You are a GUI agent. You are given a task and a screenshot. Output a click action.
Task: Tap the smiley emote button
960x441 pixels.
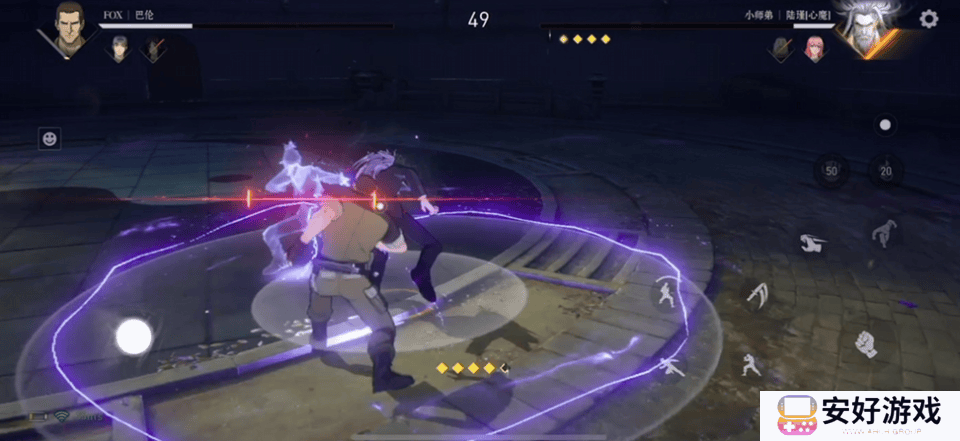point(49,139)
